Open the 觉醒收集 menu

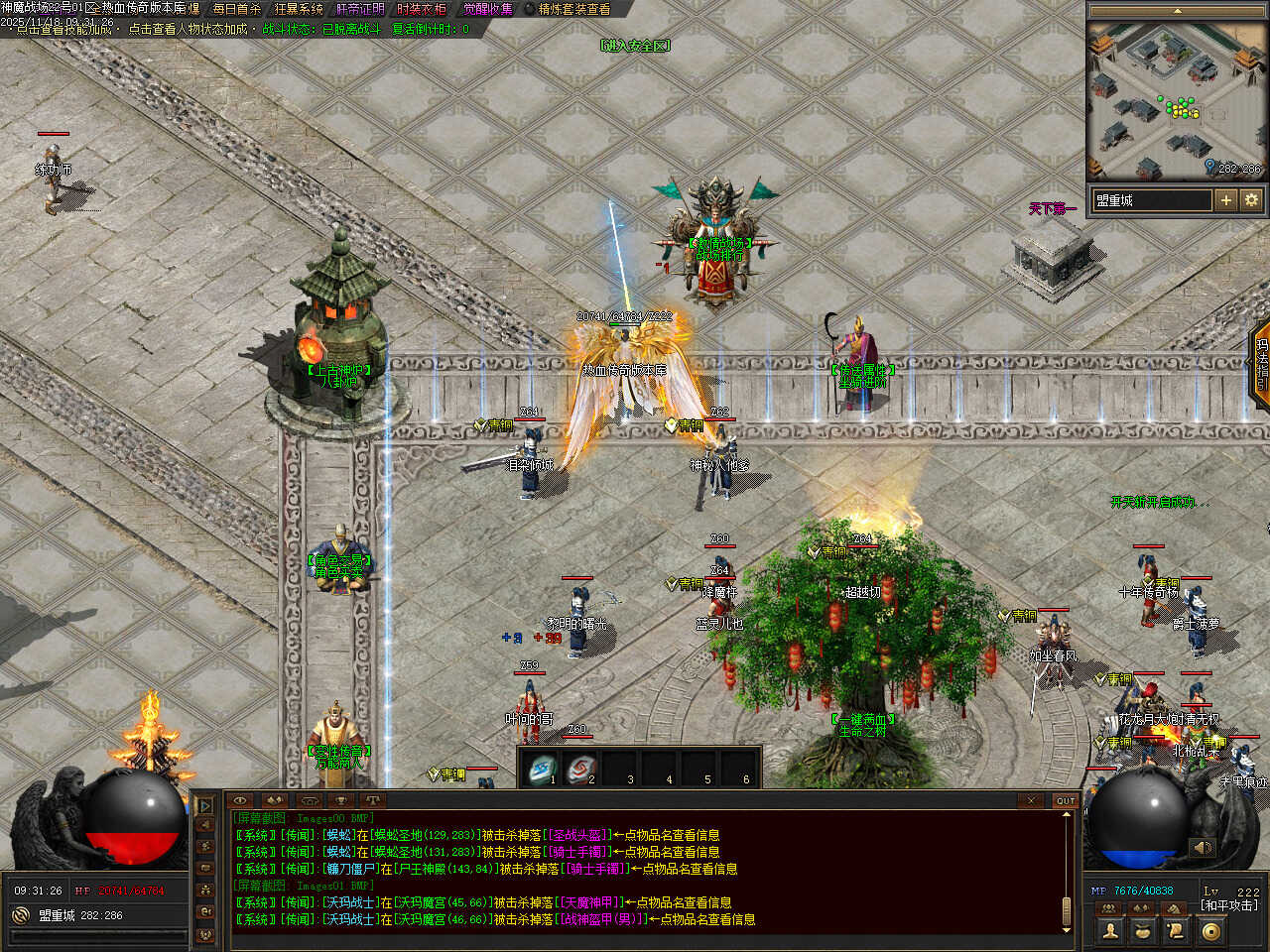488,9
